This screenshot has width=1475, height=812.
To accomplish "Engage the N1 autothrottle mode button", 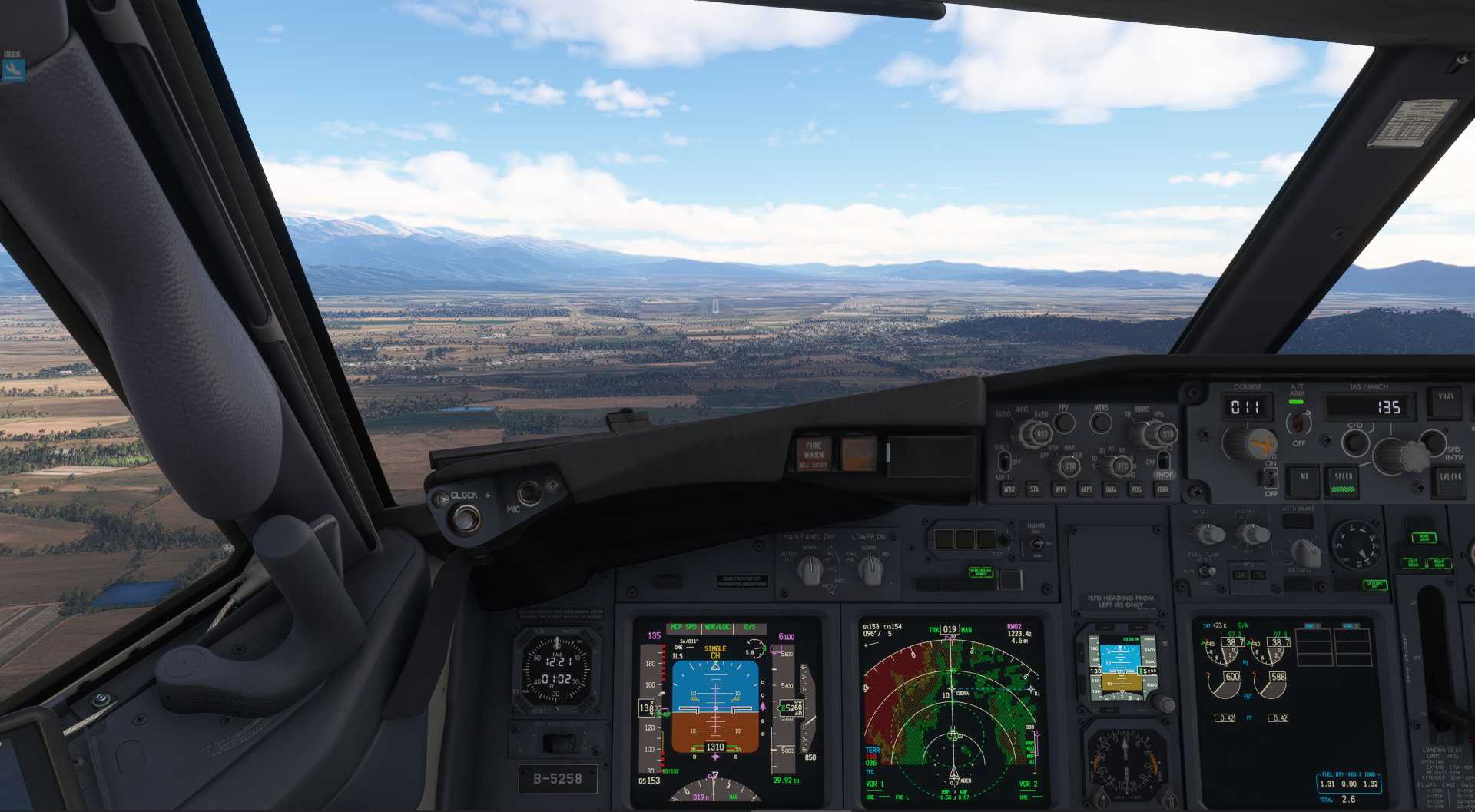I will pos(1304,479).
